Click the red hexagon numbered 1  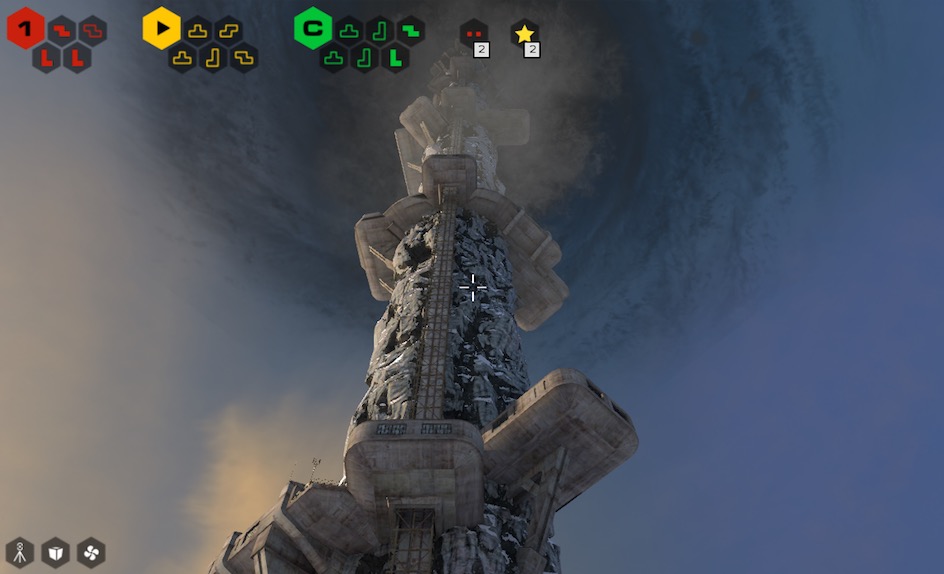click(25, 28)
